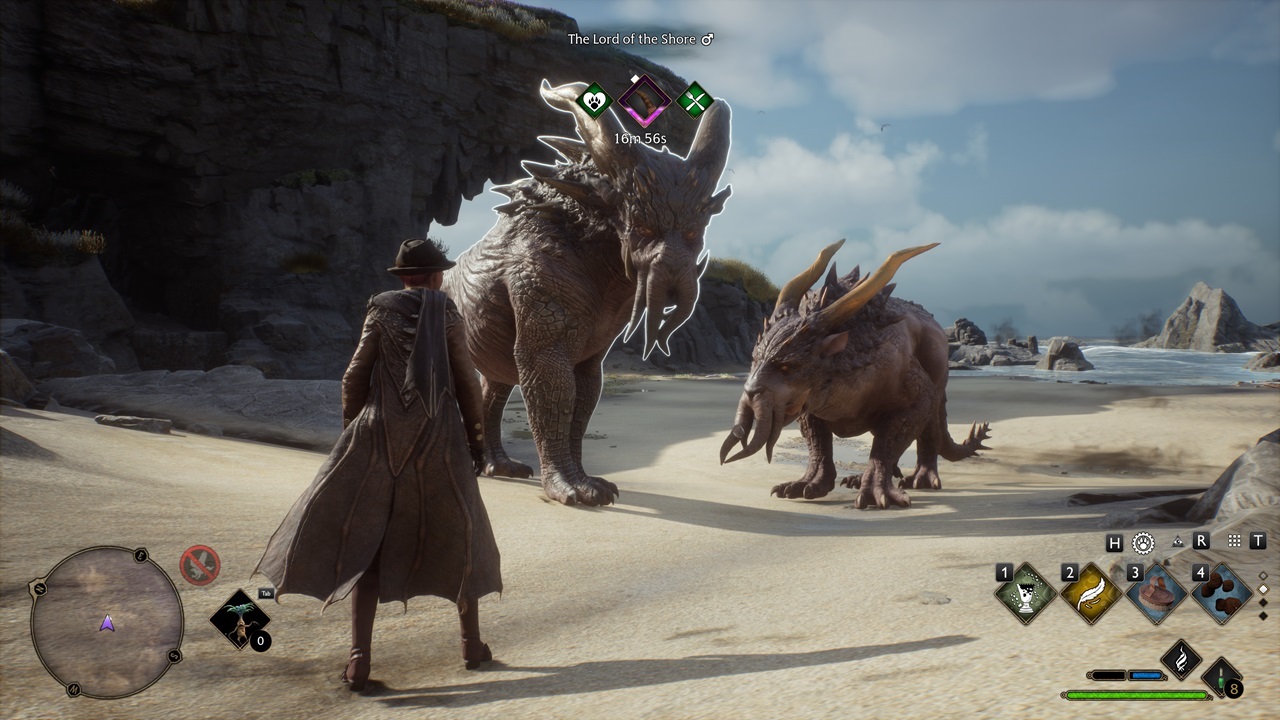1280x720 pixels.
Task: Click the Revelio eye triangle icon
Action: [x=1177, y=542]
